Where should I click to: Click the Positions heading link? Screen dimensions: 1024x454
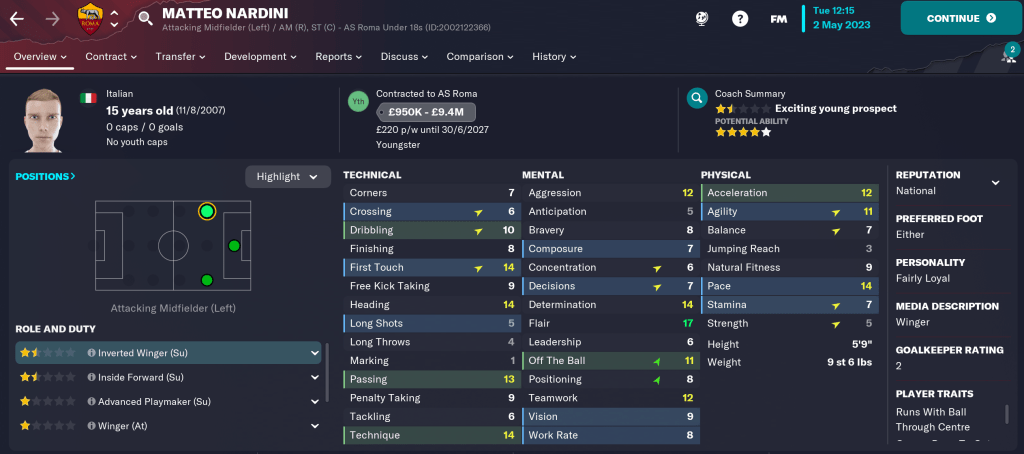pos(45,177)
